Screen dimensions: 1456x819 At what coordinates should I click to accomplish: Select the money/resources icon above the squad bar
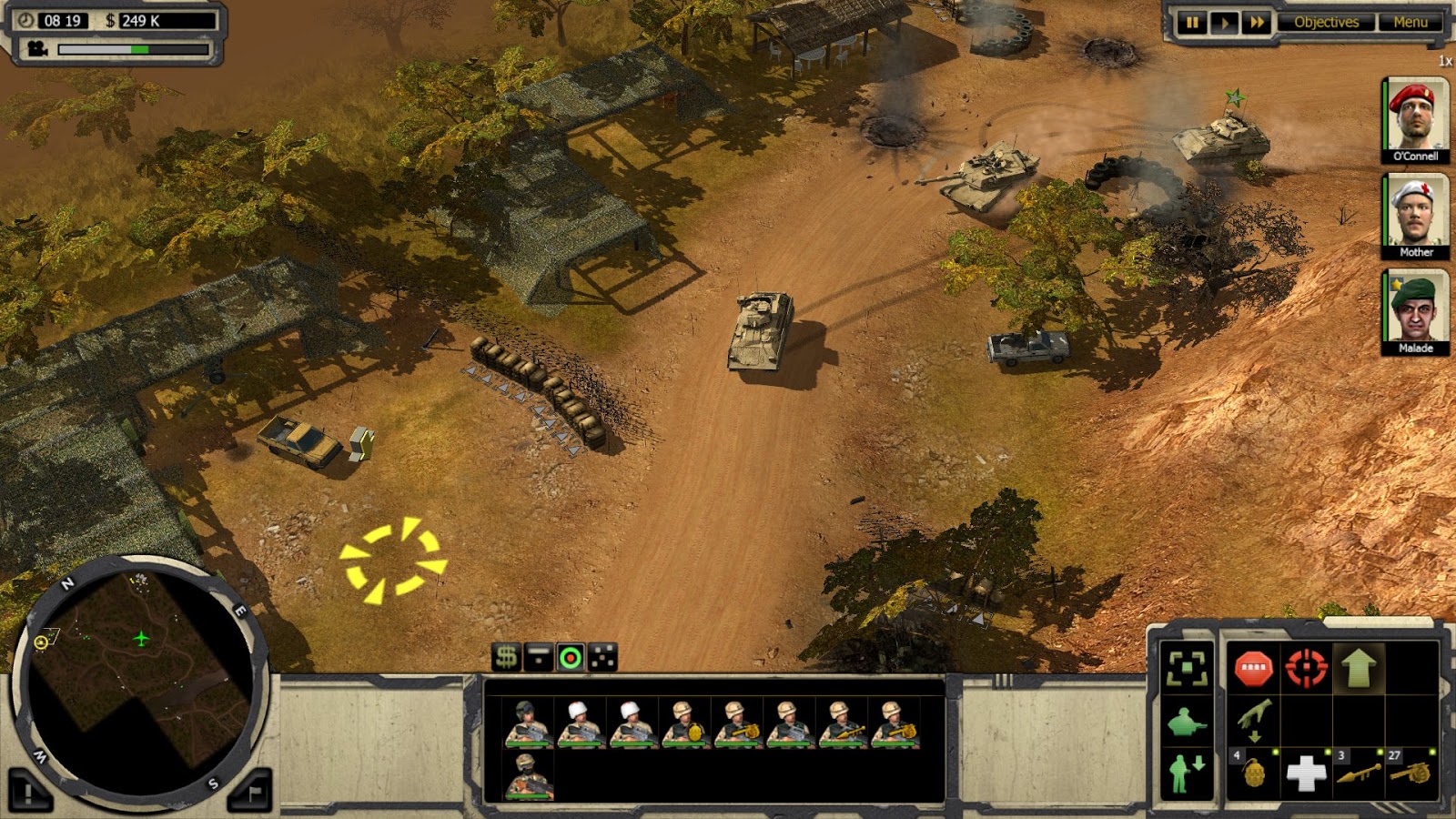coord(506,656)
